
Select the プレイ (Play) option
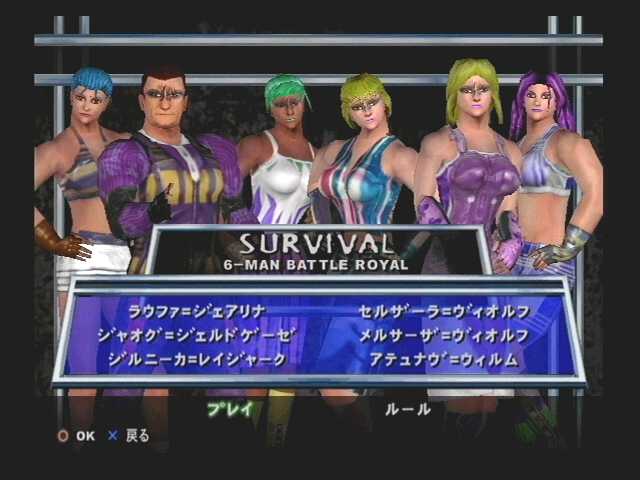(231, 408)
